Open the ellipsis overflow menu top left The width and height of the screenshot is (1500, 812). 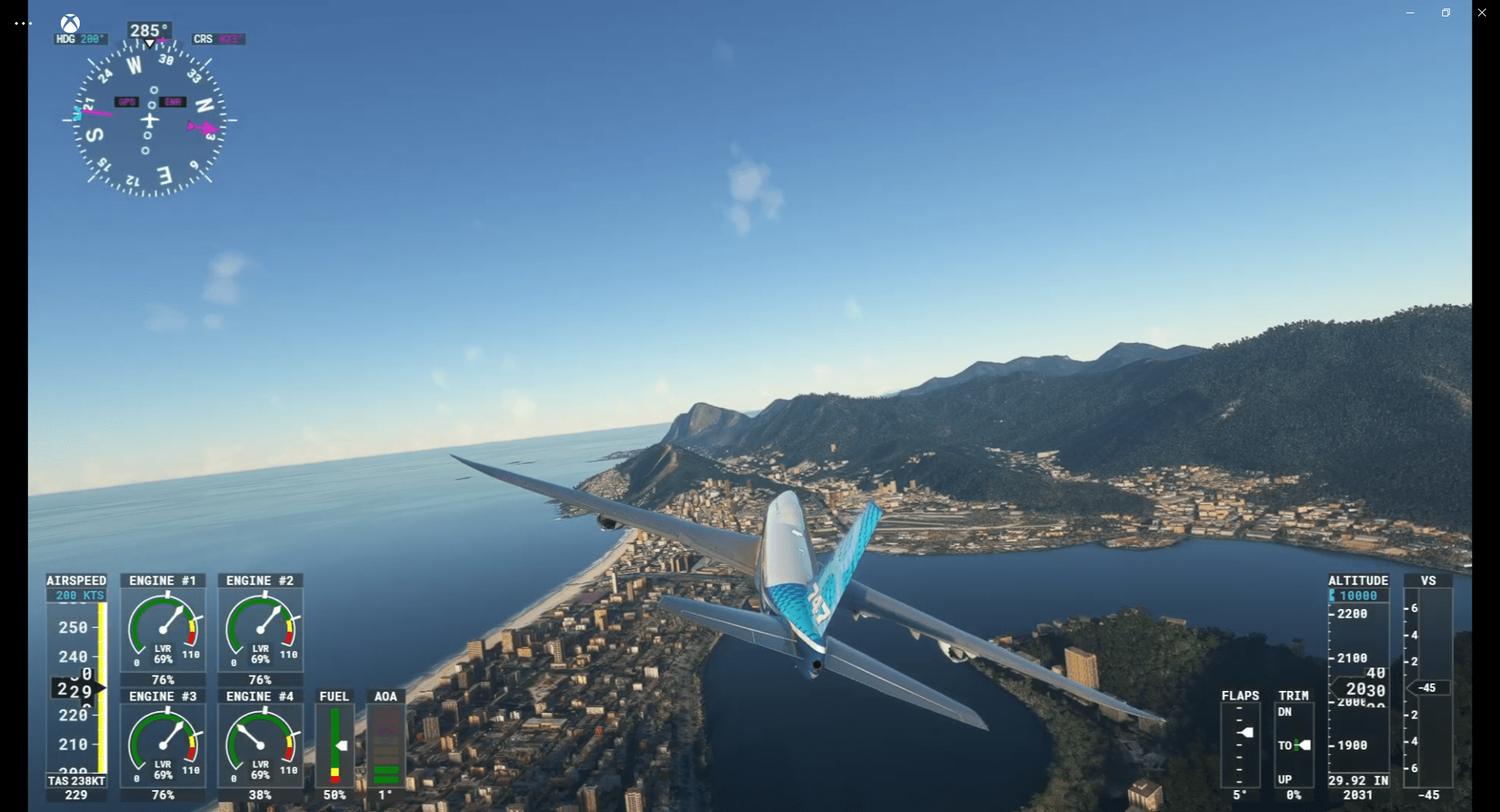click(x=23, y=23)
